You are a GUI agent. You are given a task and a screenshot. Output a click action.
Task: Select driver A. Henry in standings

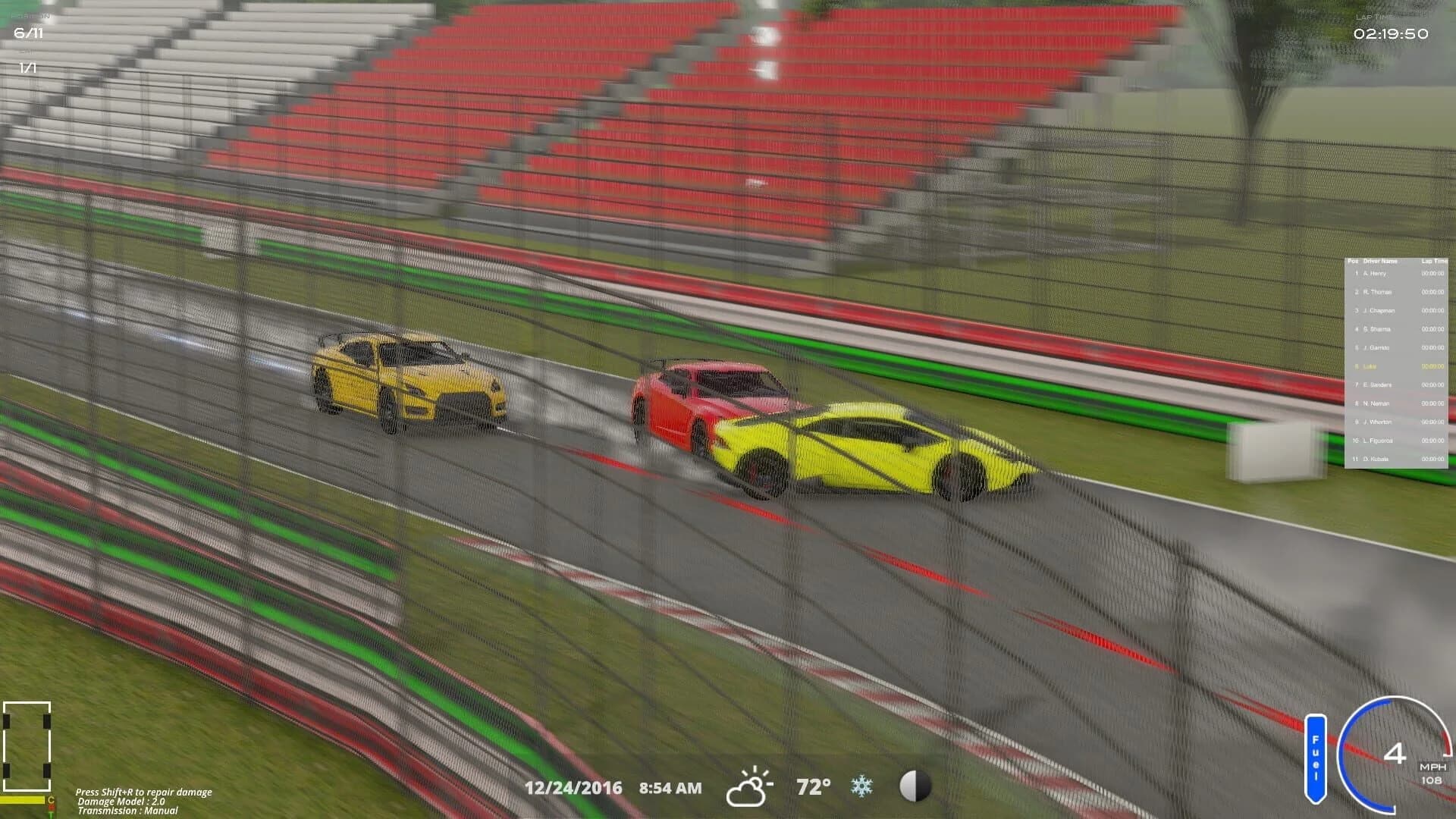[x=1374, y=273]
